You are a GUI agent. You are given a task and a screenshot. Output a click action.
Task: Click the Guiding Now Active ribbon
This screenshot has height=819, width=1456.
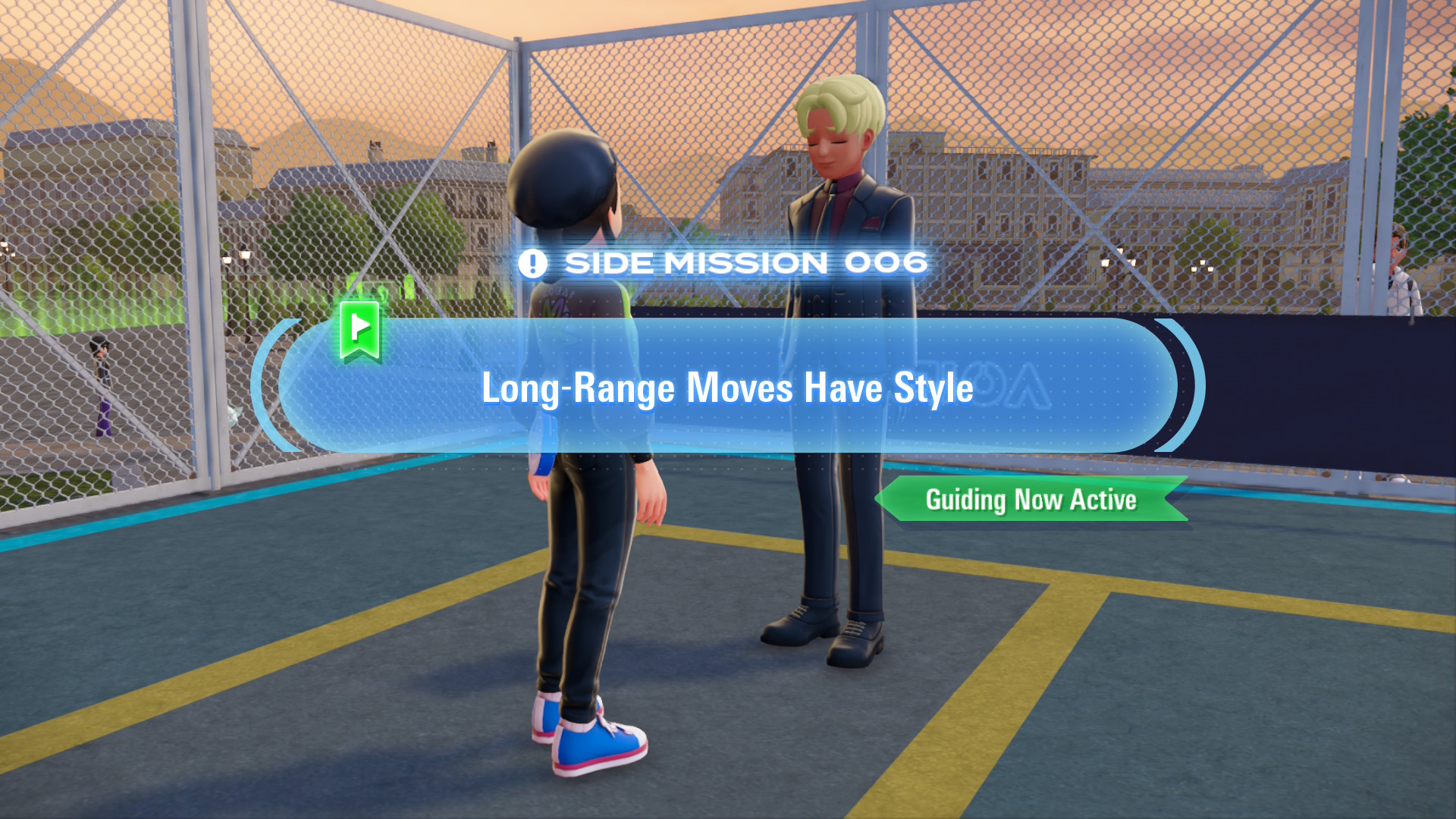pos(1031,500)
